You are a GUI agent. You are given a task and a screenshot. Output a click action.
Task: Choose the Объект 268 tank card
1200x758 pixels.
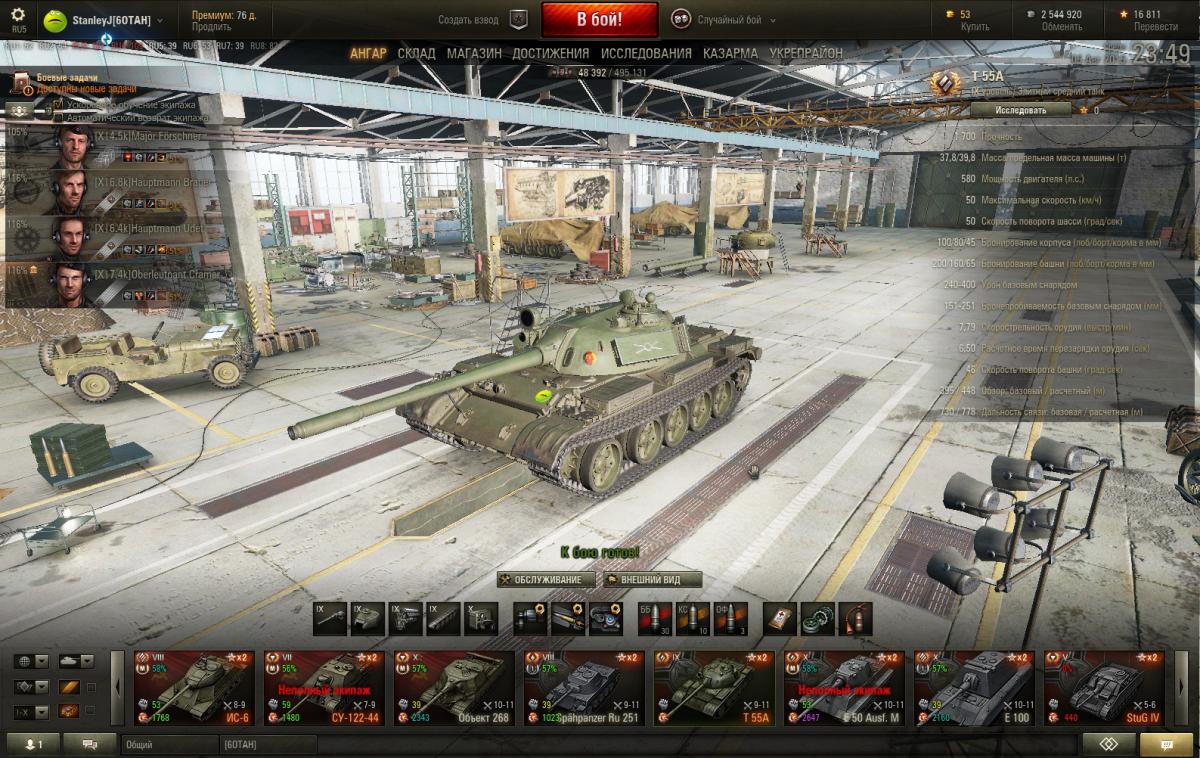point(454,687)
